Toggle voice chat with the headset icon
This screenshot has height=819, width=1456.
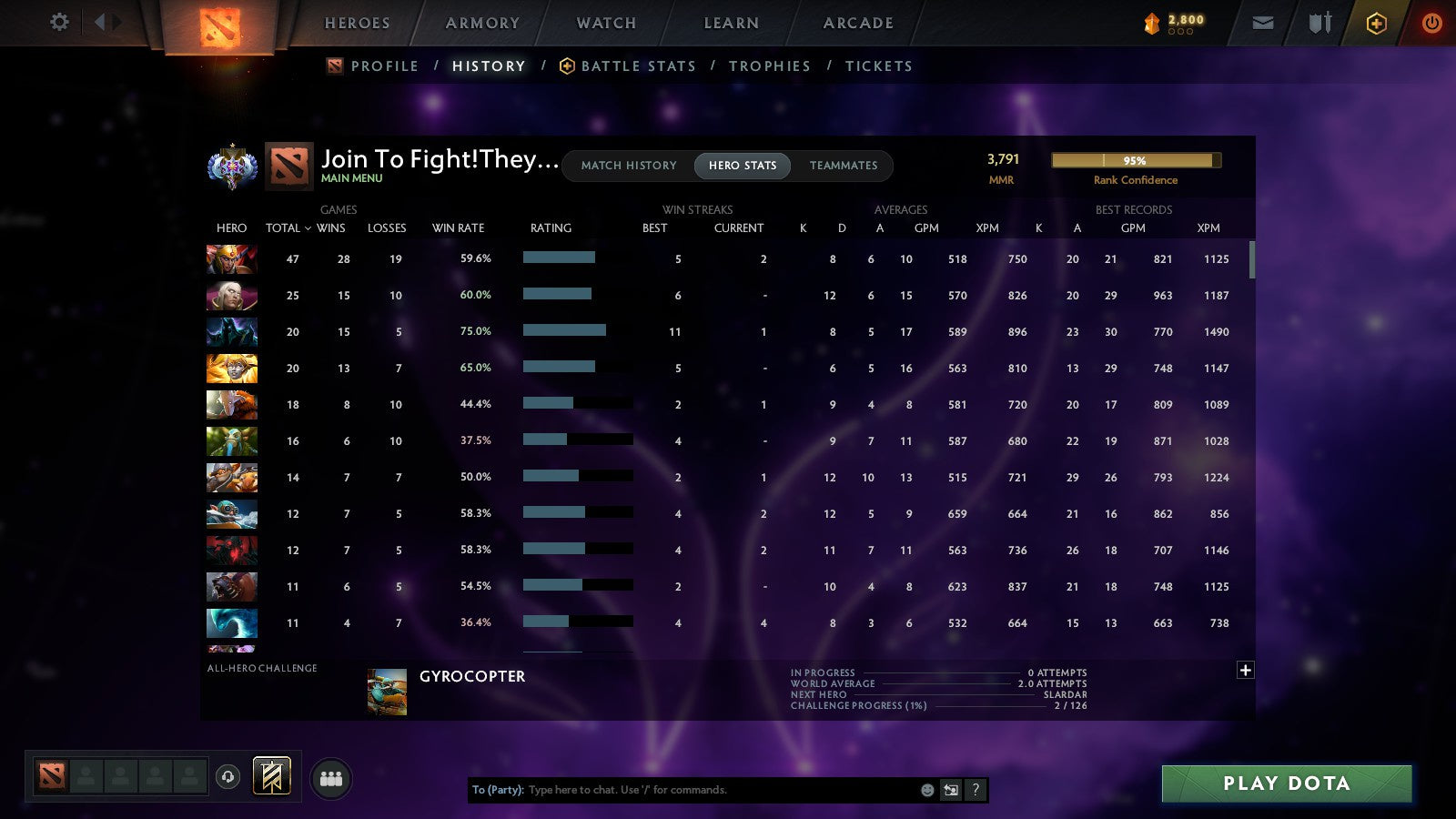pyautogui.click(x=227, y=775)
